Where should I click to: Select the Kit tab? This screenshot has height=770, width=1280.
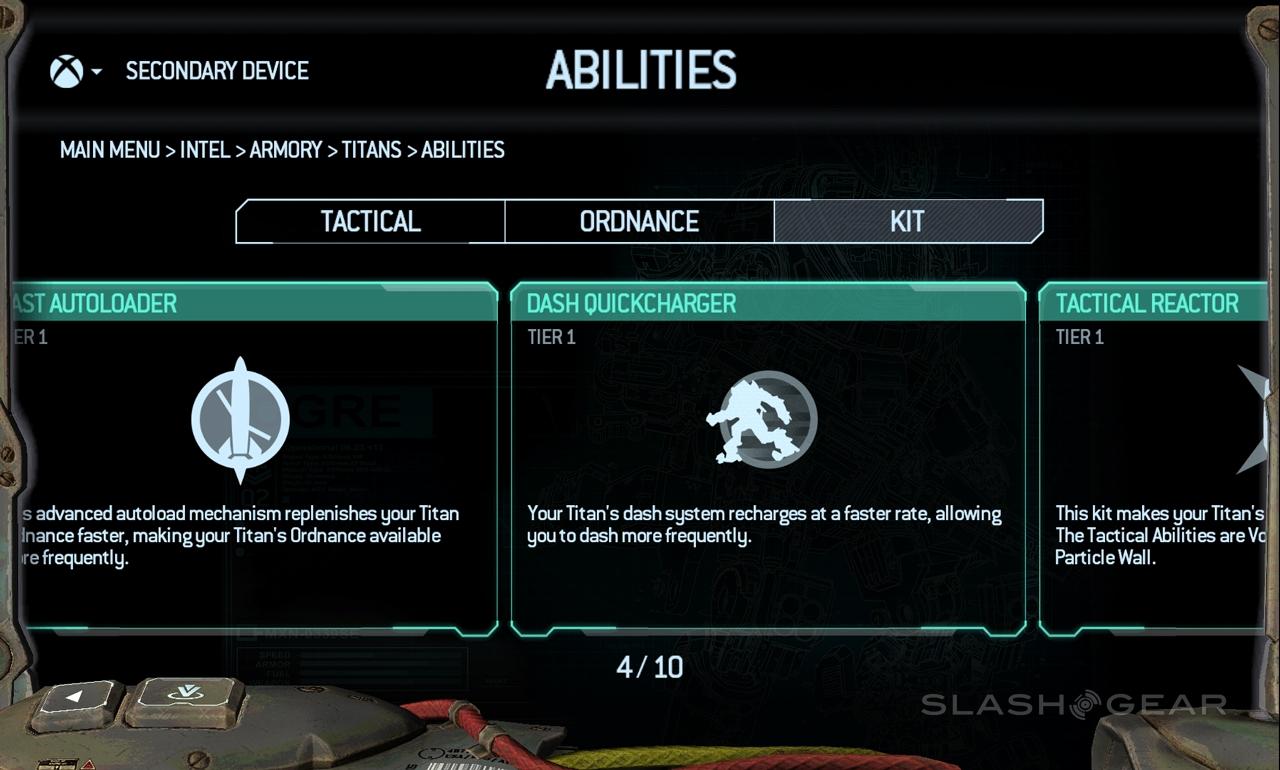click(907, 221)
